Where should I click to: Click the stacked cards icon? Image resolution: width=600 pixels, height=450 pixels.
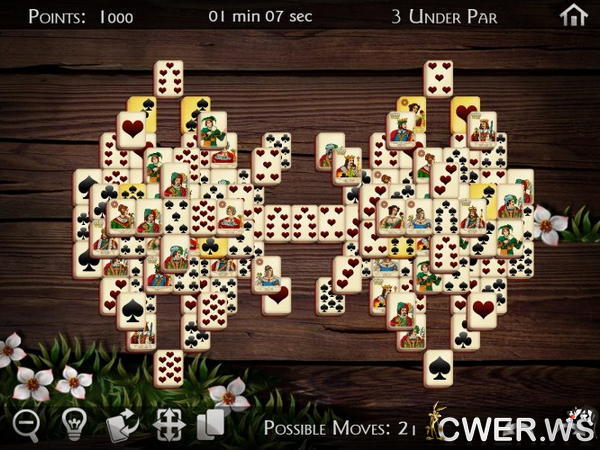pos(210,424)
